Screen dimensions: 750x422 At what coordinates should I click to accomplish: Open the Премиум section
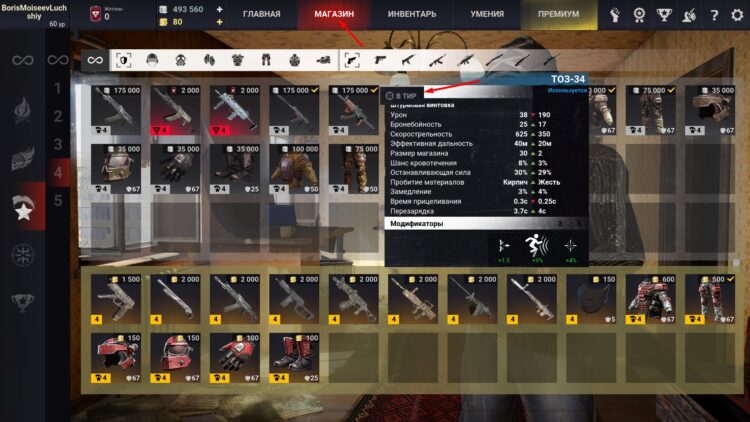(558, 15)
